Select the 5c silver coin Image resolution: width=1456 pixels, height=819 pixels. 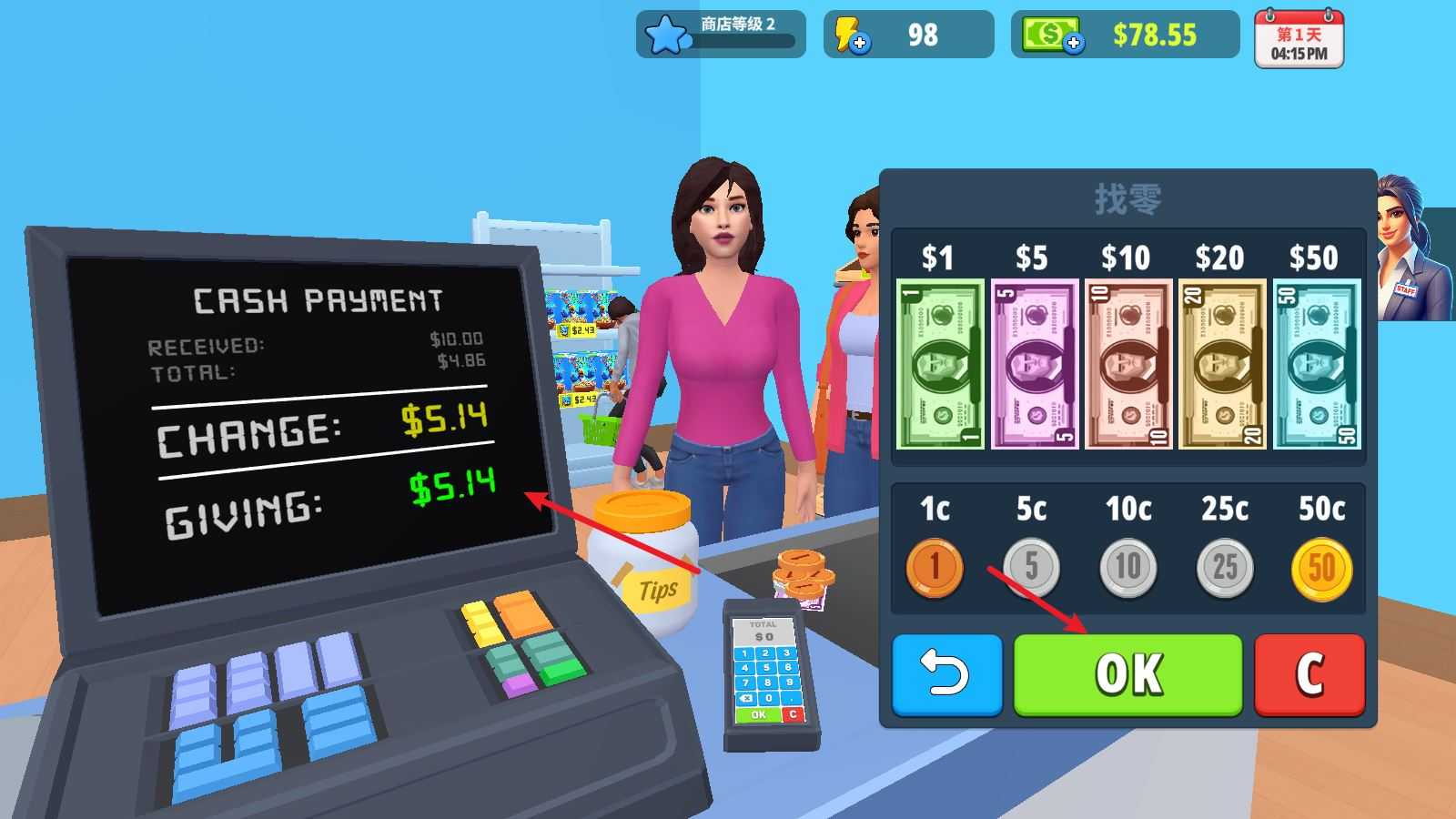coord(1031,567)
